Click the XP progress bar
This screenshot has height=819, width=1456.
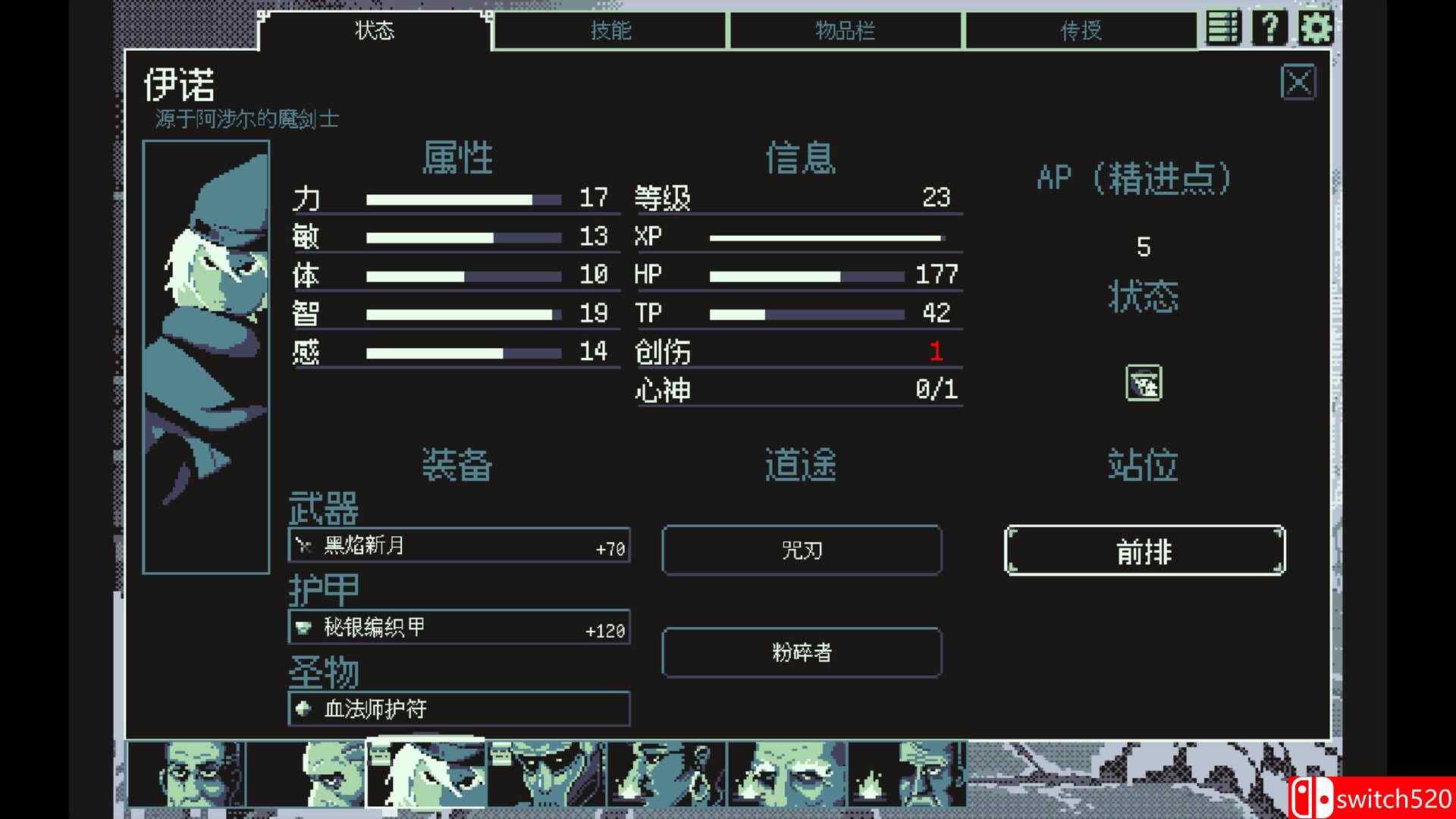click(x=827, y=237)
